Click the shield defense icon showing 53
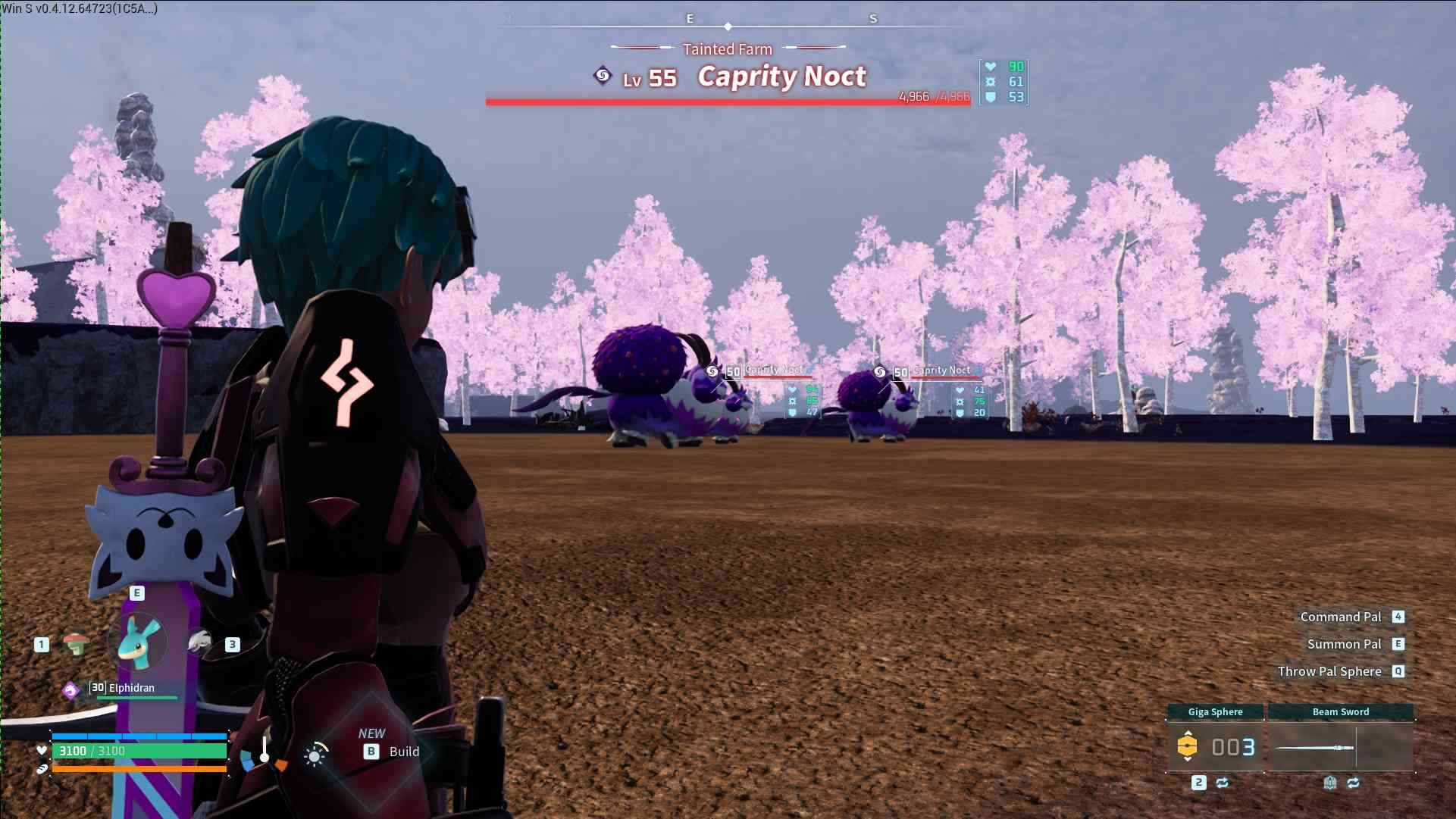The width and height of the screenshot is (1456, 819). 990,98
